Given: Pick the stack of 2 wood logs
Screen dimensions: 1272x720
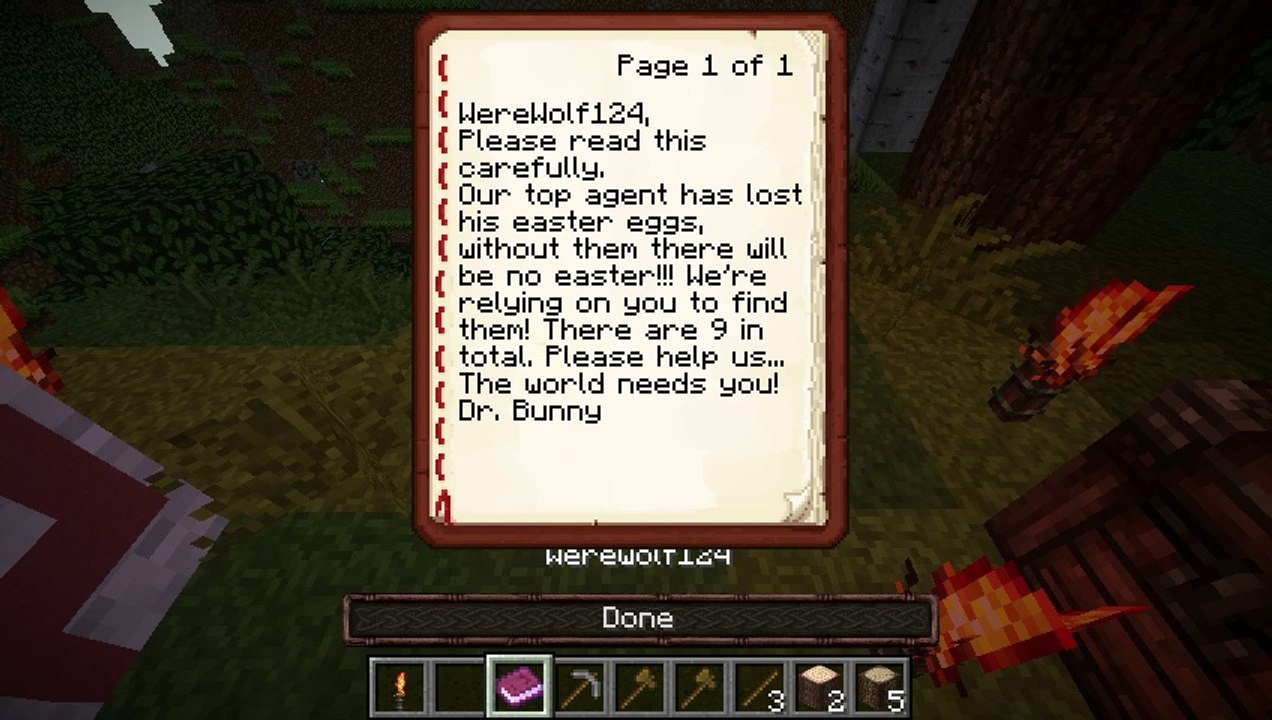Looking at the screenshot, I should pyautogui.click(x=820, y=688).
